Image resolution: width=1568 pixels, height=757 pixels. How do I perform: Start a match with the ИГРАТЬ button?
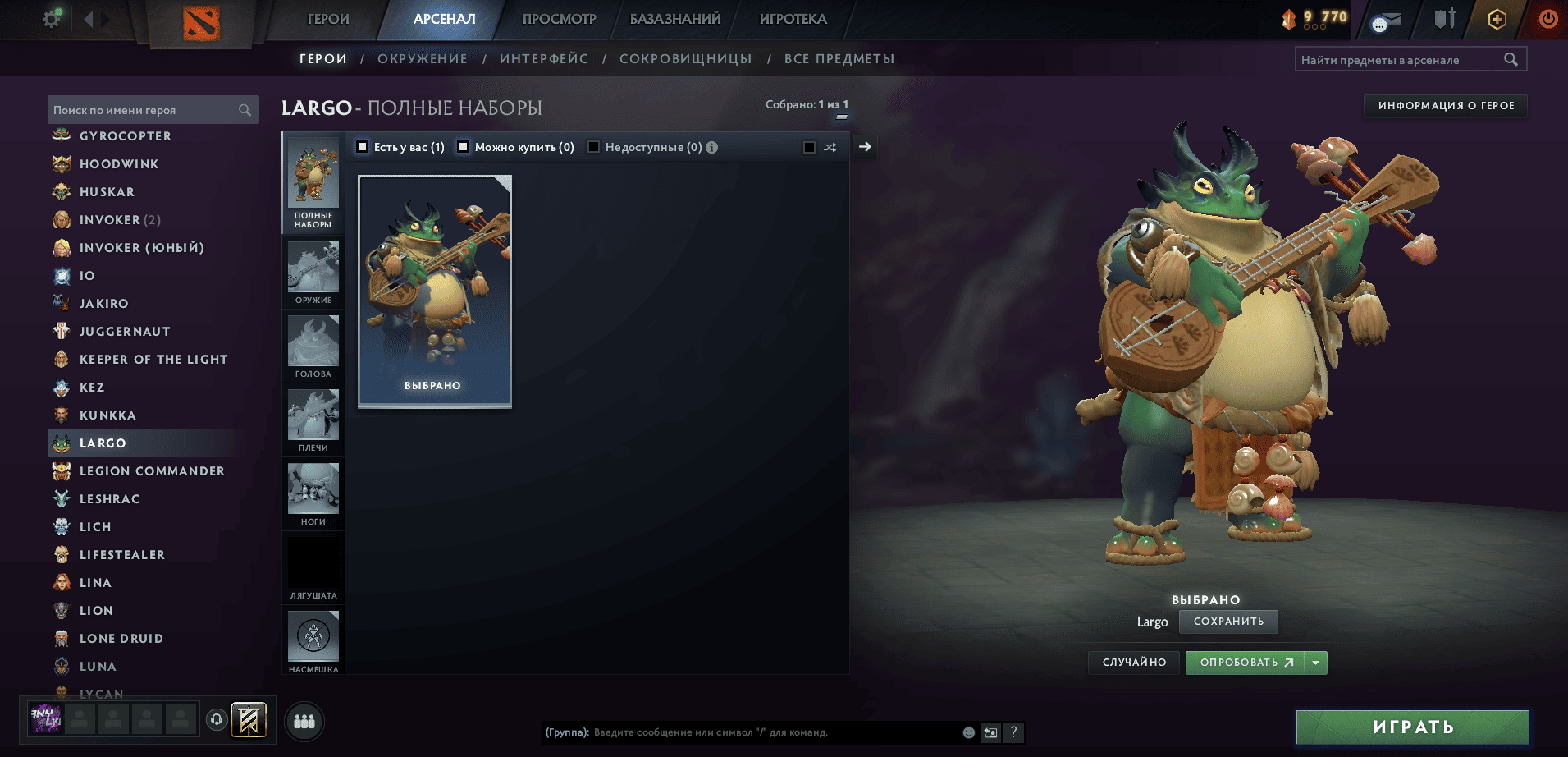click(x=1412, y=727)
